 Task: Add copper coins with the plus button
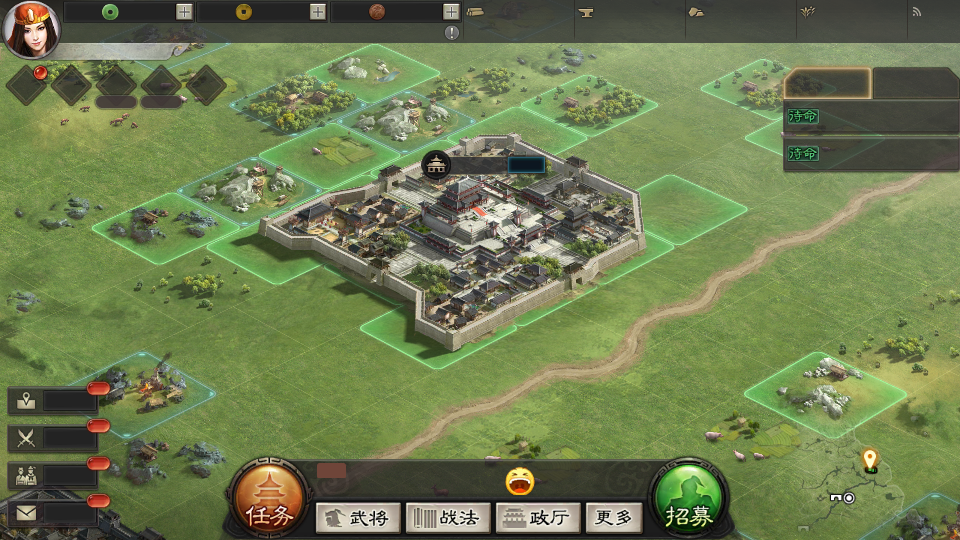[451, 12]
